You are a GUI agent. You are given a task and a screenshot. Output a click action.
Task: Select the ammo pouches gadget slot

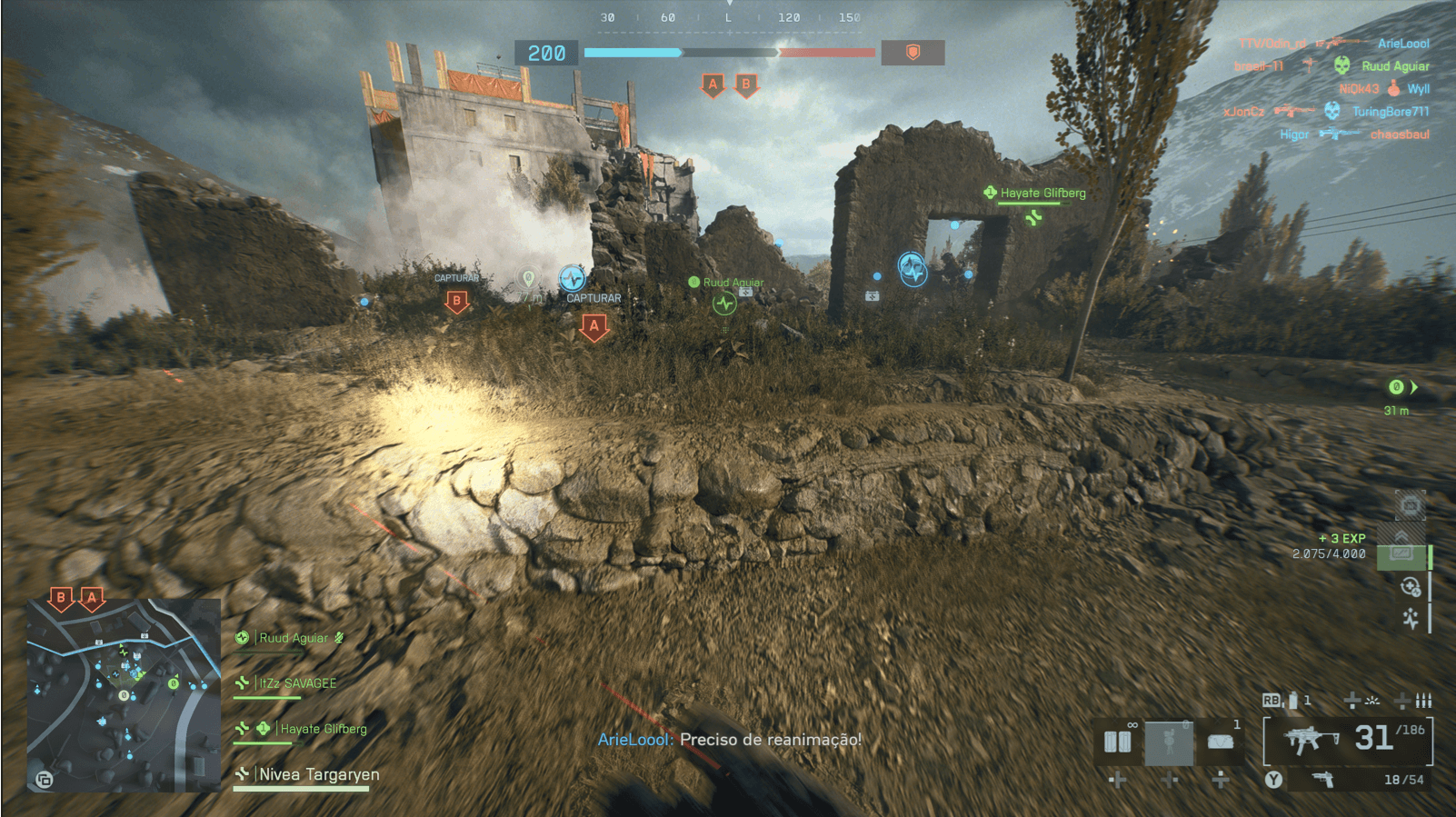click(x=1118, y=742)
